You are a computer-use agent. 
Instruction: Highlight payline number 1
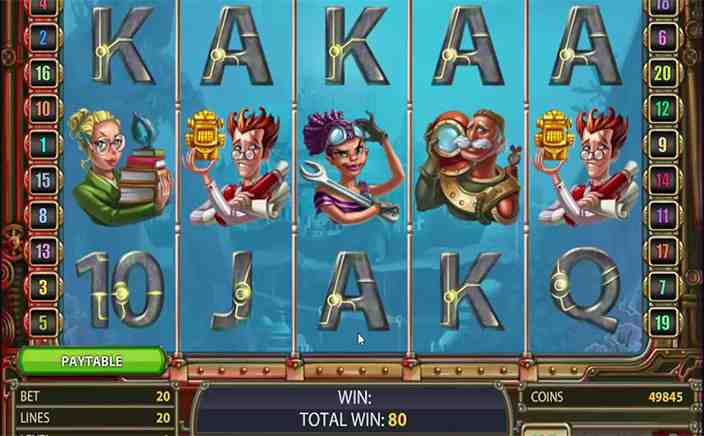tap(43, 145)
